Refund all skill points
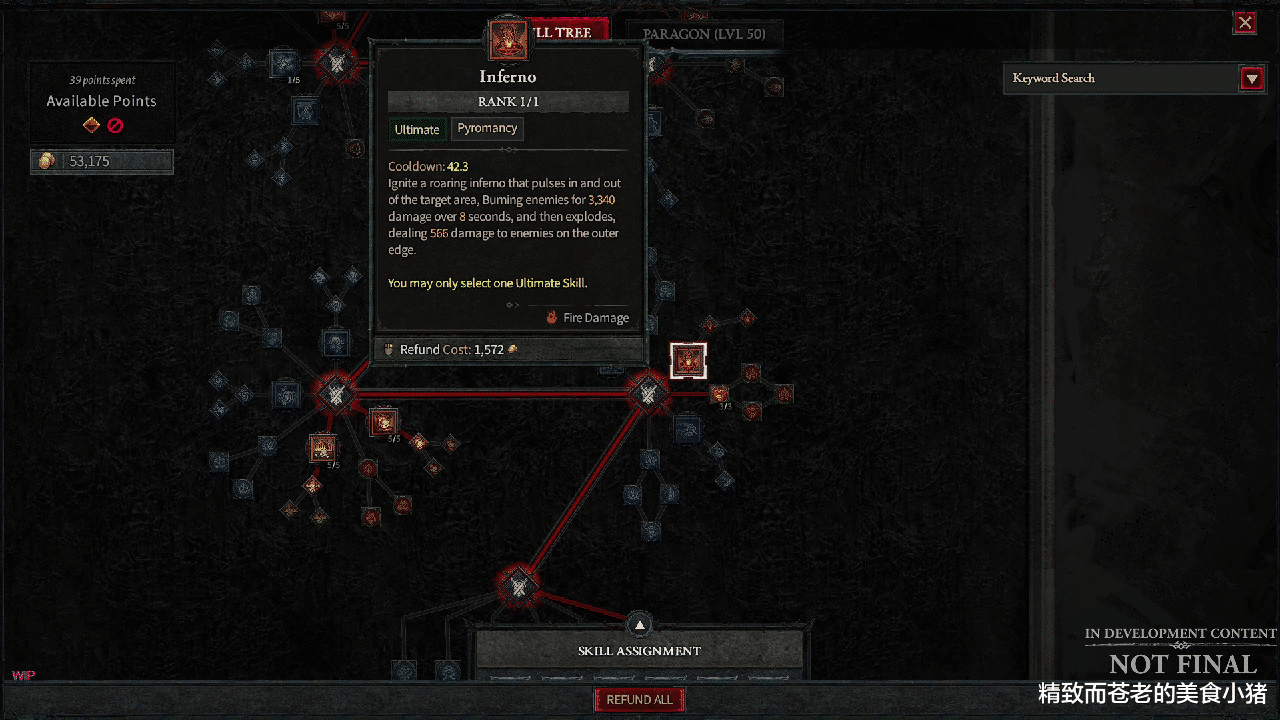This screenshot has width=1280, height=720. pyautogui.click(x=640, y=700)
